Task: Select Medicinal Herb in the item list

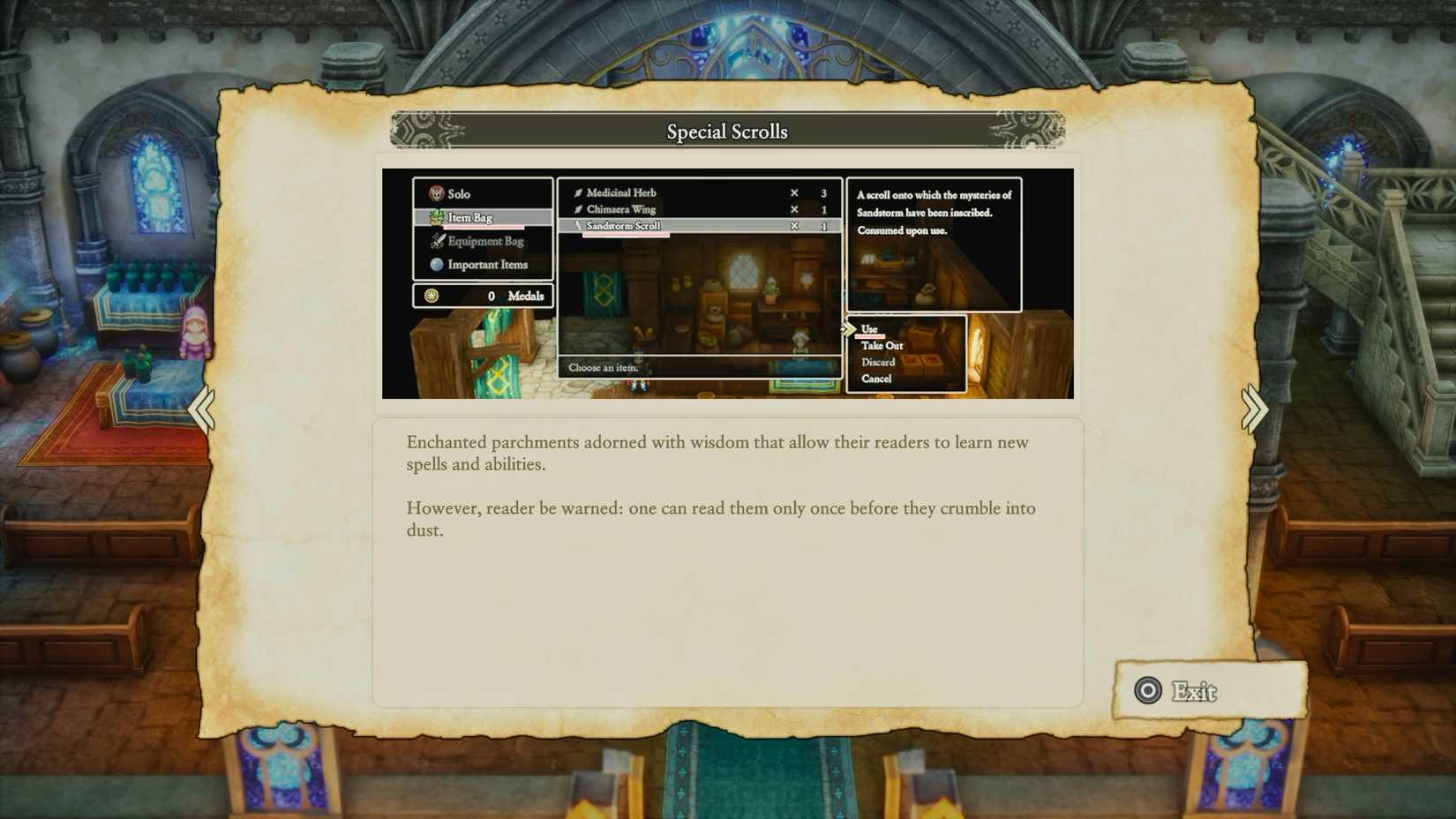Action: point(620,192)
